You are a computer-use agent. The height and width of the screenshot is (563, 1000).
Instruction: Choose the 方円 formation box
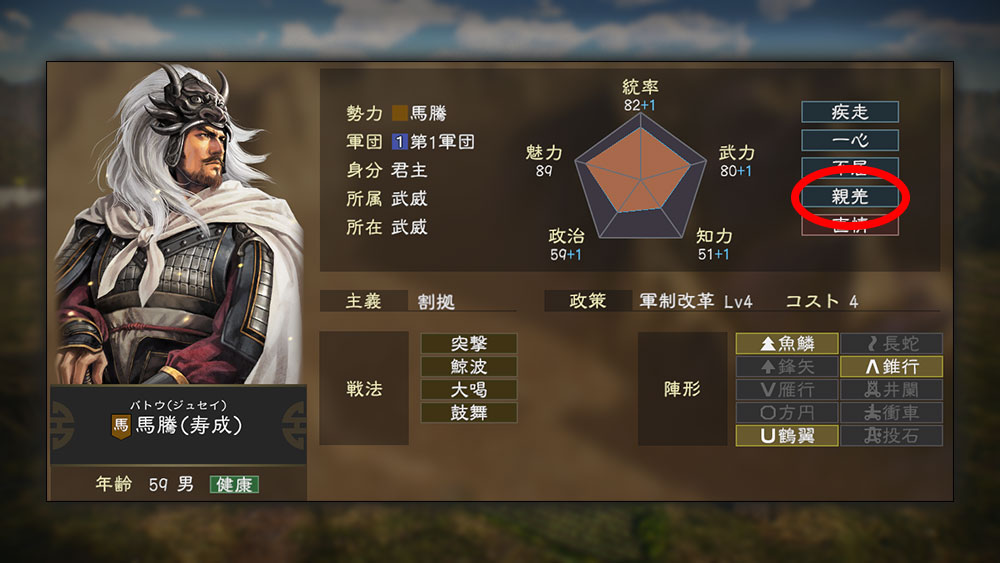click(x=786, y=413)
